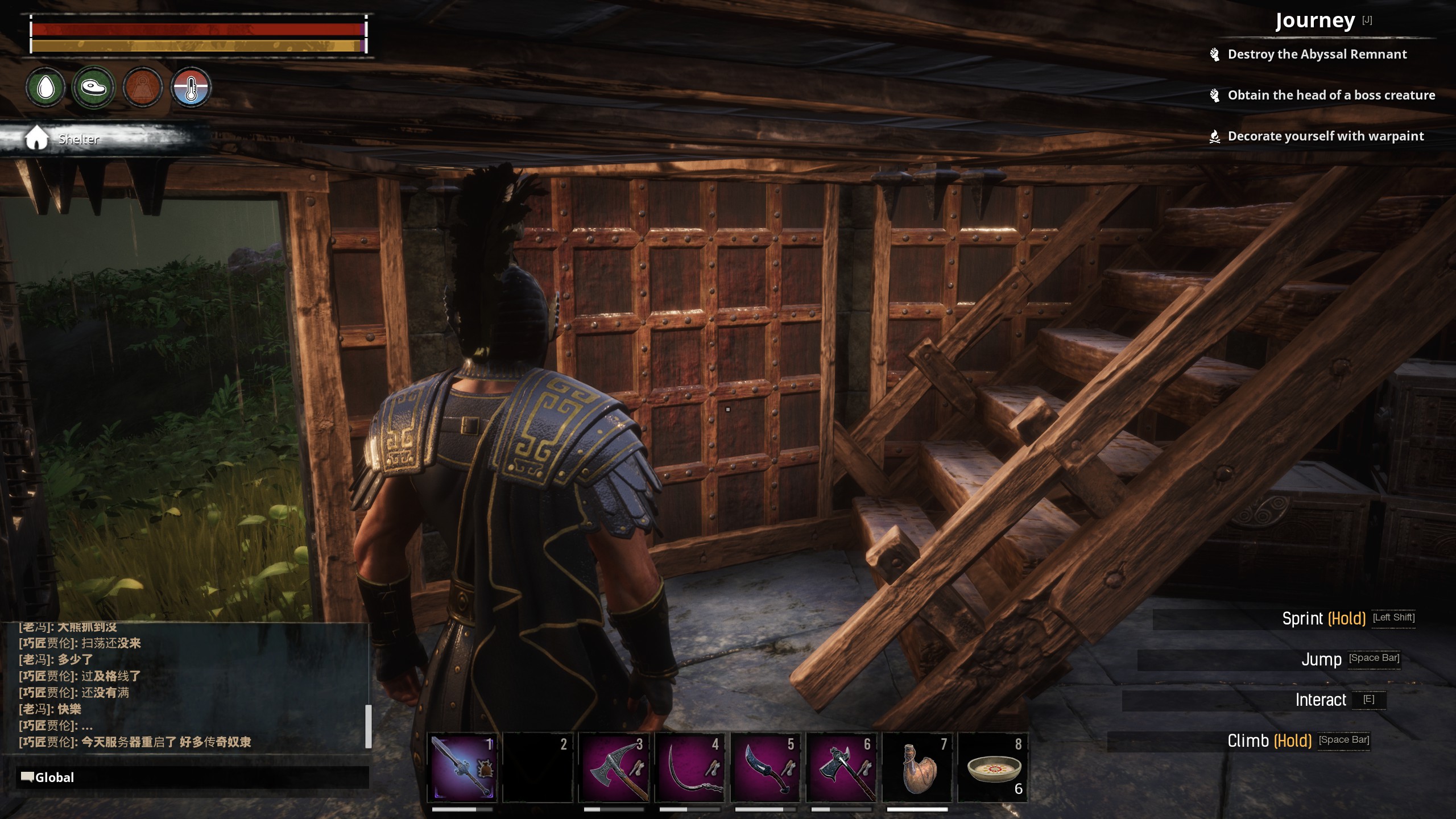The image size is (1456, 819).
Task: Use the waterskin in hotbar slot 7
Action: pos(917,767)
